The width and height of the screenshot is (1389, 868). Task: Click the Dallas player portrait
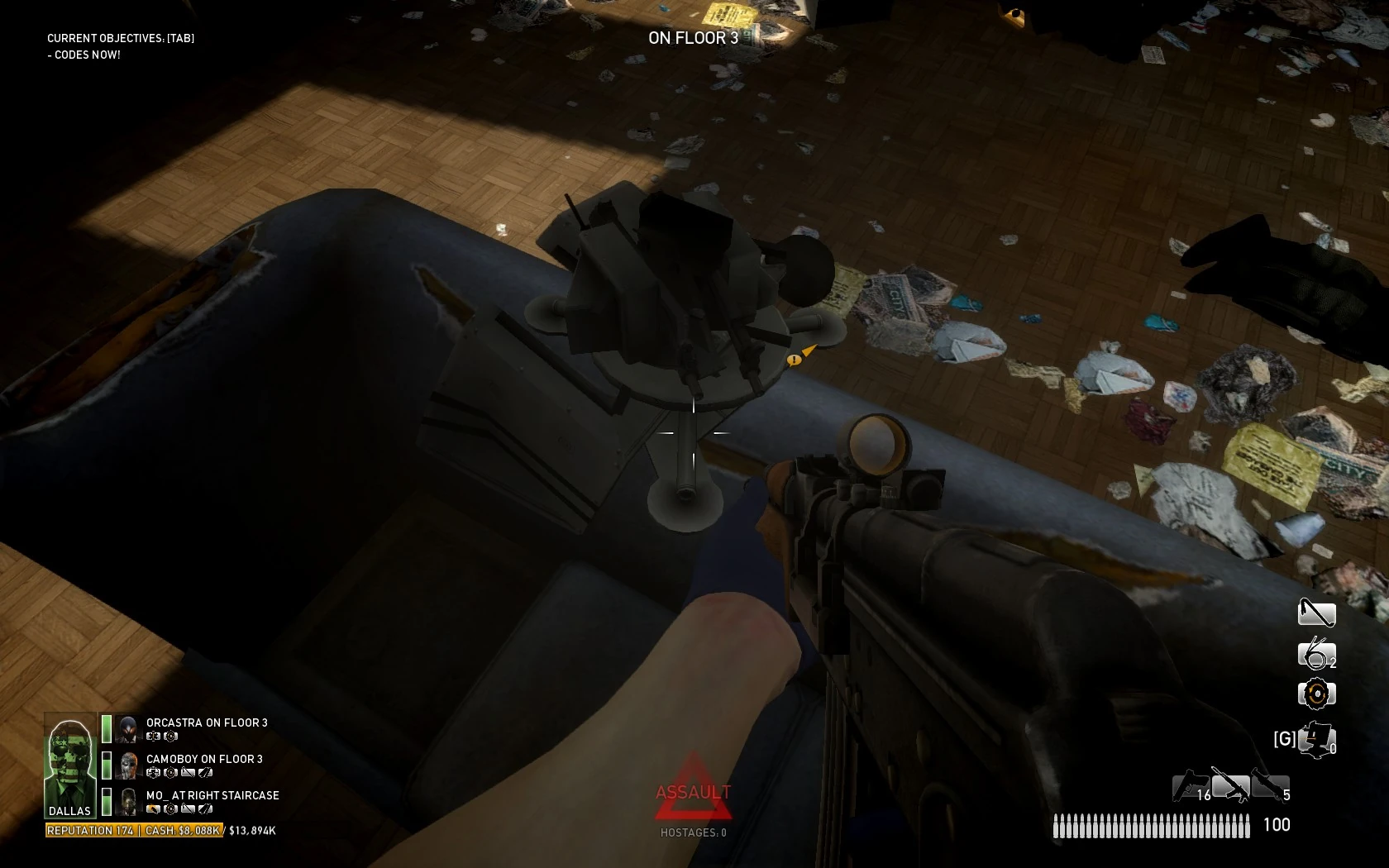tap(70, 765)
